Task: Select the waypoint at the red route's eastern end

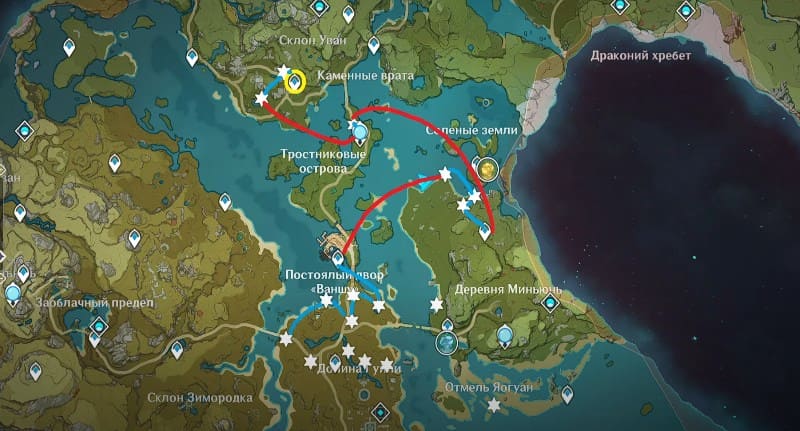Action: 485,231
